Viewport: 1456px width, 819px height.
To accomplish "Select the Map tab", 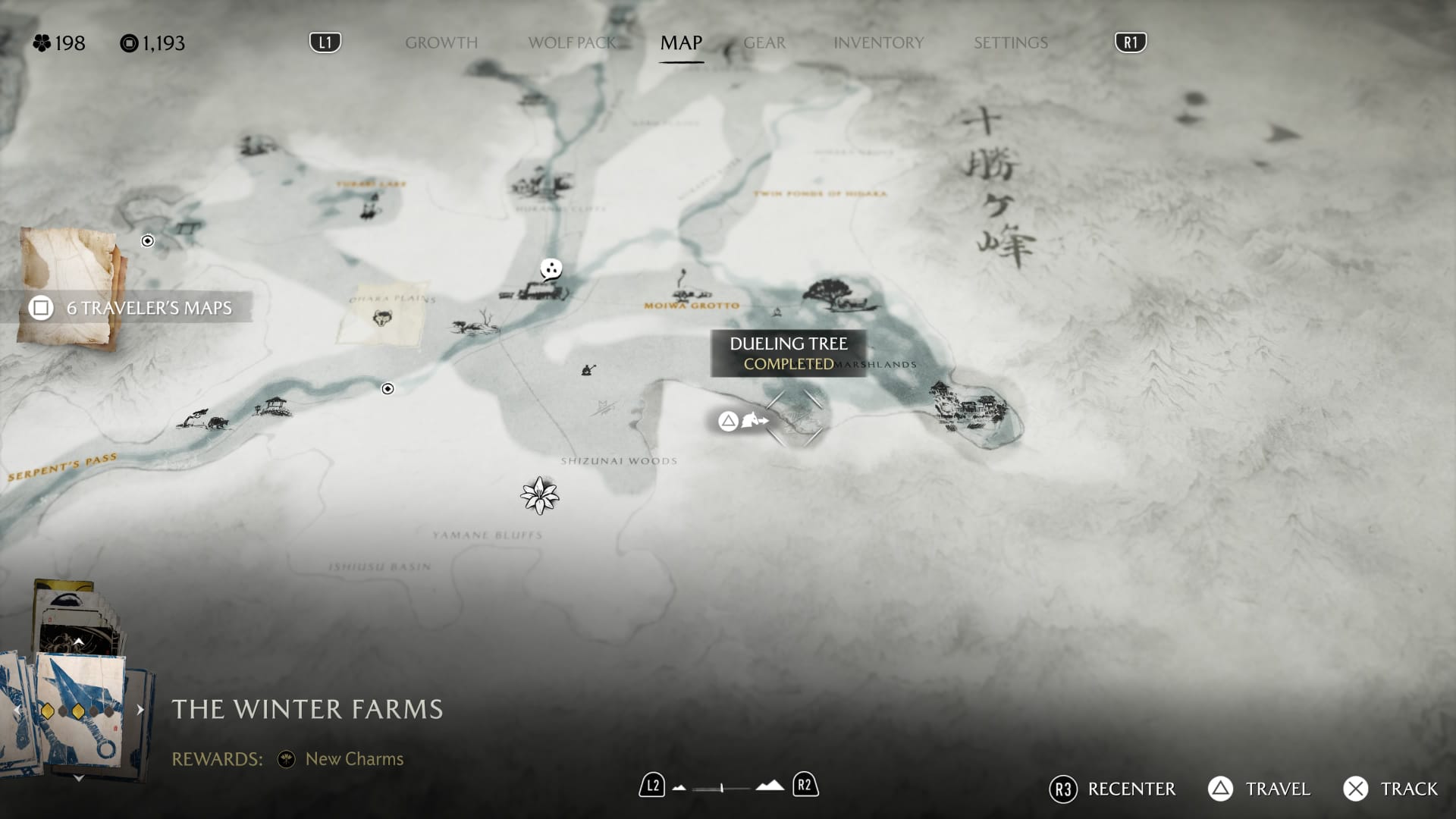I will (x=681, y=42).
